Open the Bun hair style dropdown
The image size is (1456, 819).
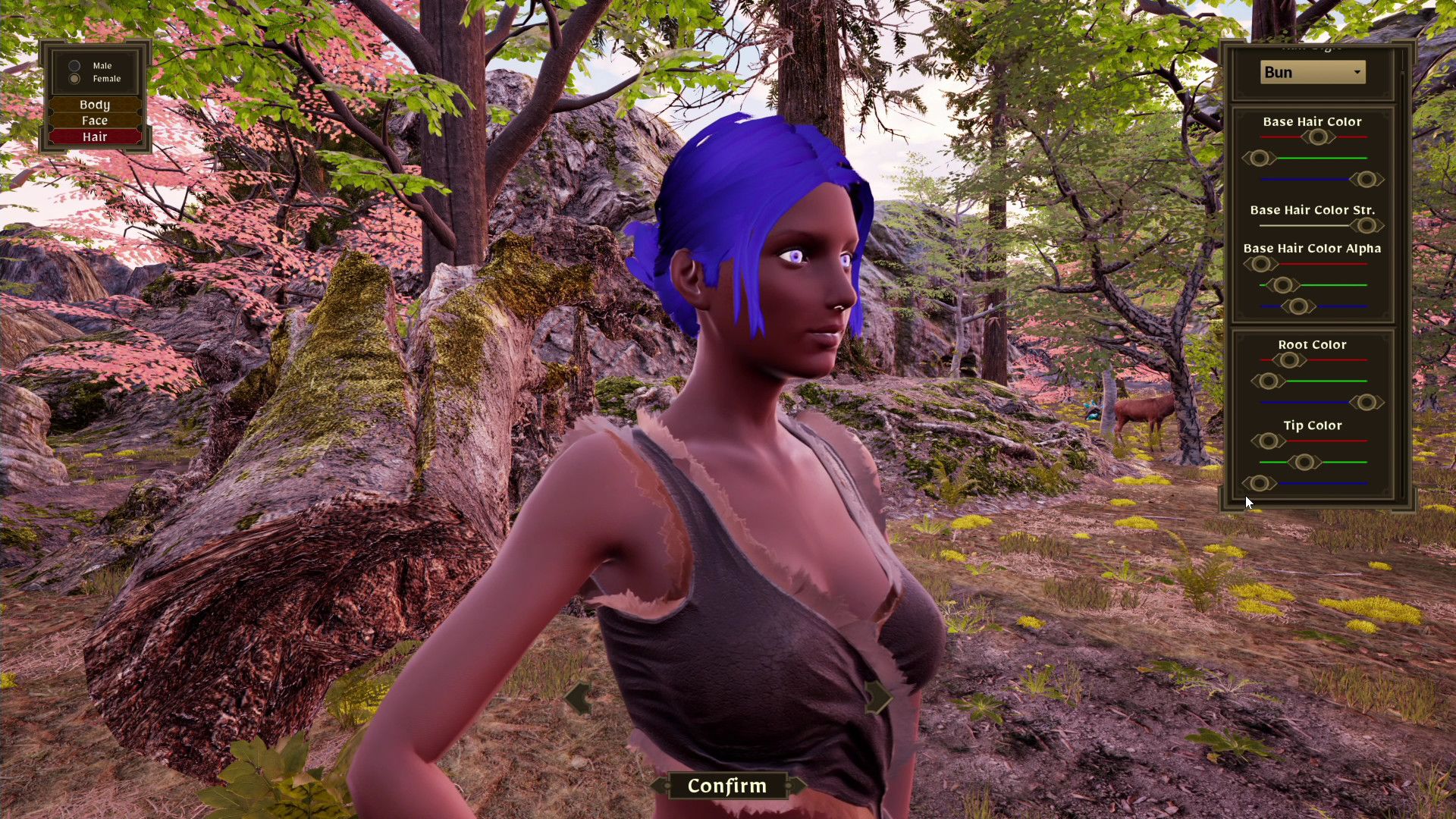1313,72
